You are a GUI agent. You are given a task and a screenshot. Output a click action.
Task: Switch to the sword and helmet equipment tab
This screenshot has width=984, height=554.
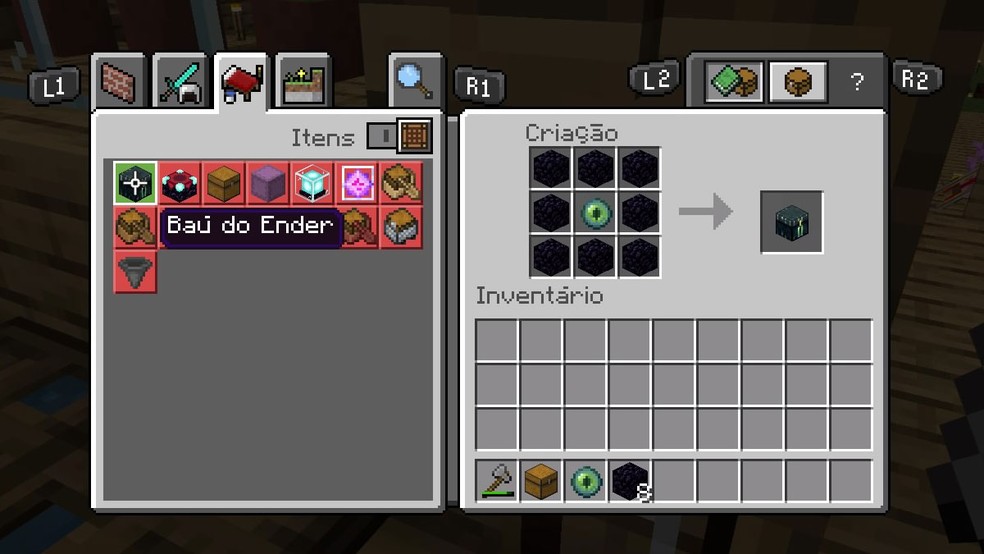point(181,83)
